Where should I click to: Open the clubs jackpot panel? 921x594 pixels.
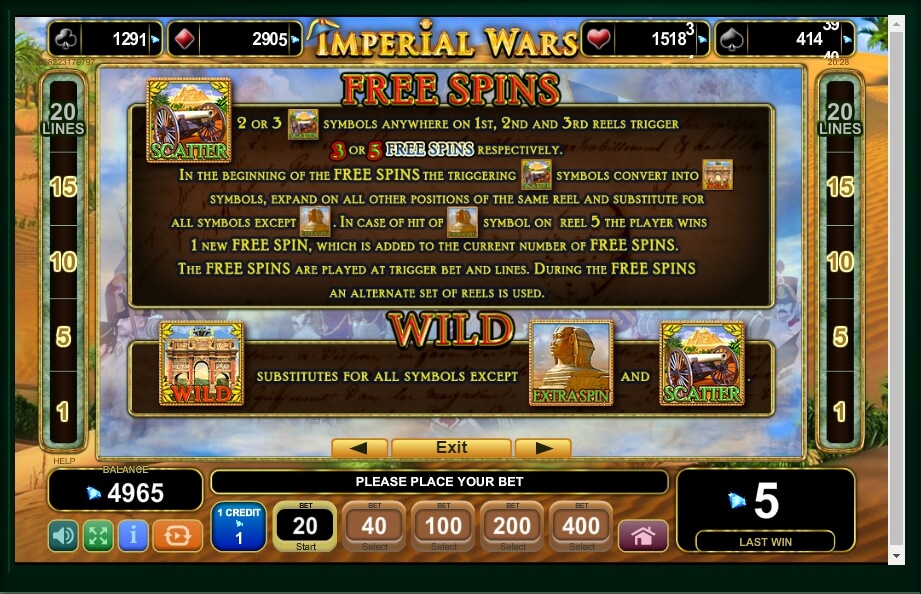[x=105, y=40]
